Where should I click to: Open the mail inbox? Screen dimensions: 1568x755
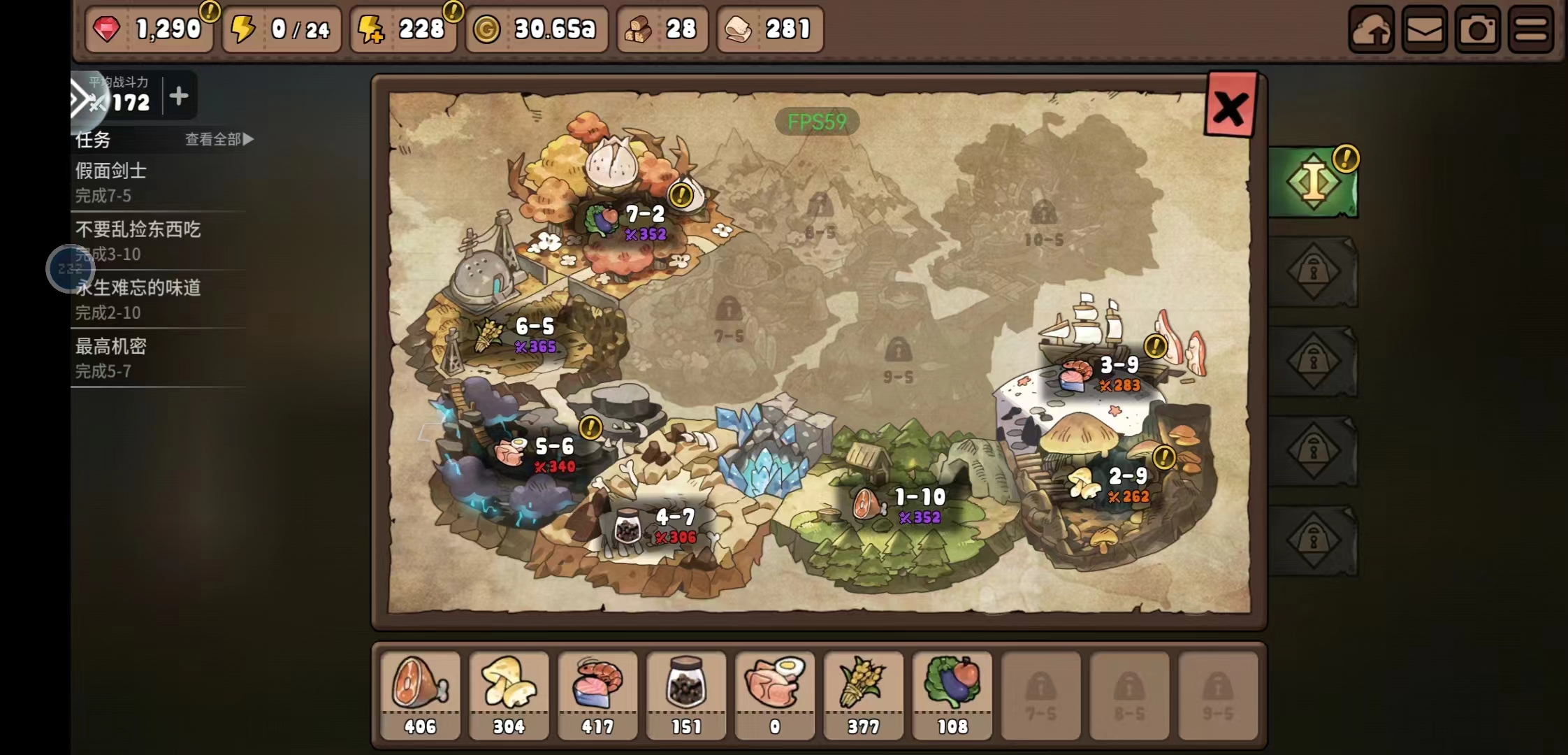(x=1424, y=29)
